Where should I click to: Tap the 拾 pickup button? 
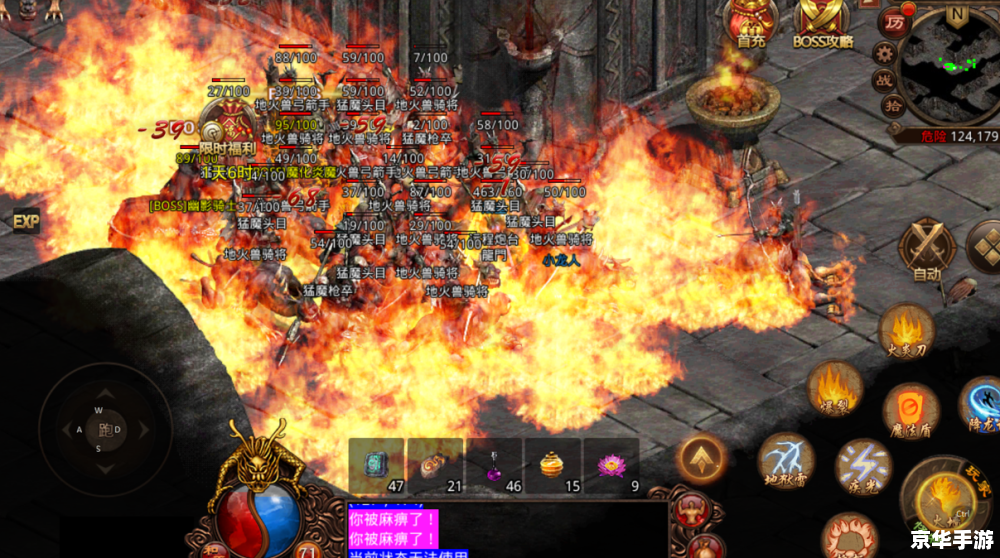point(893,105)
